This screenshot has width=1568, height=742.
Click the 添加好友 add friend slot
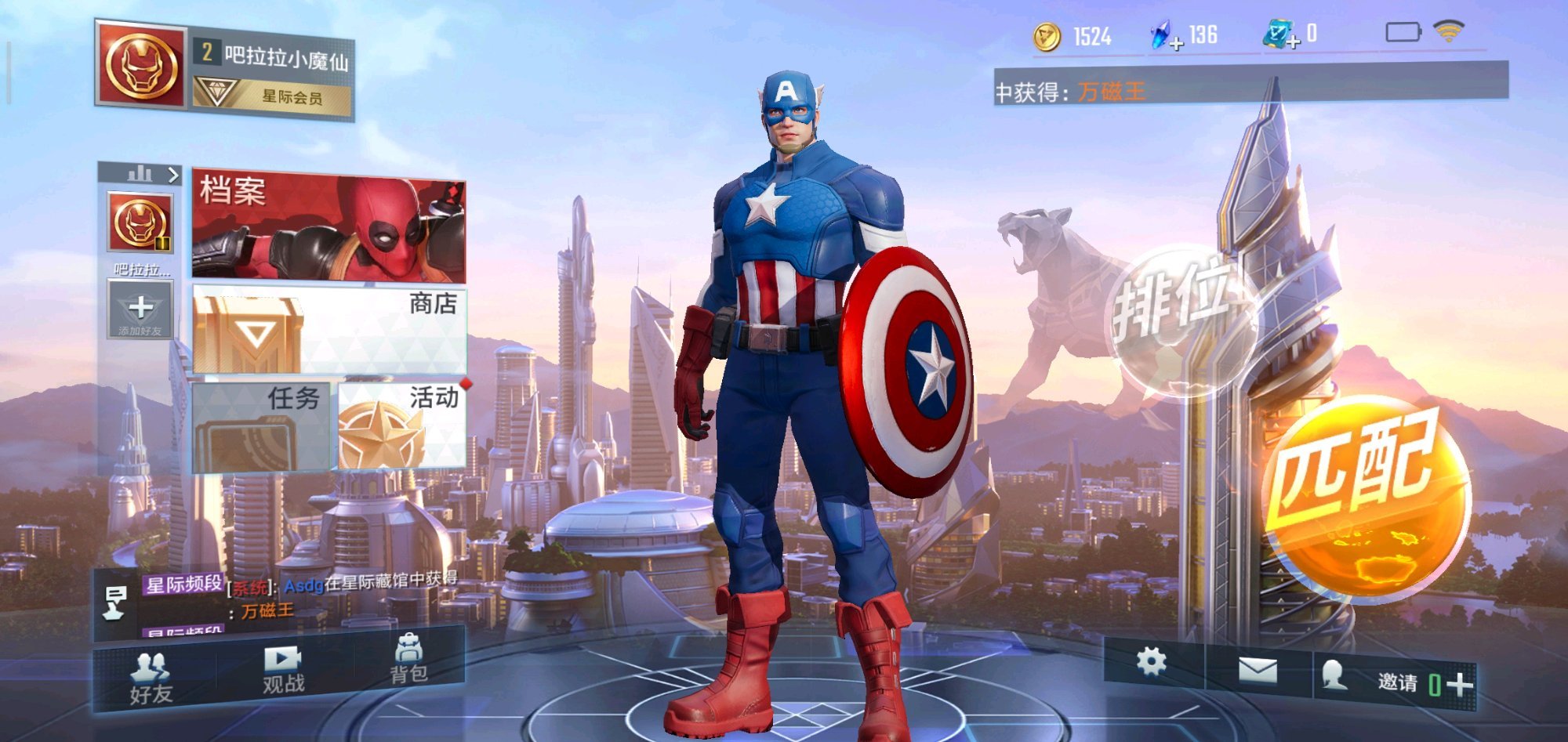140,310
